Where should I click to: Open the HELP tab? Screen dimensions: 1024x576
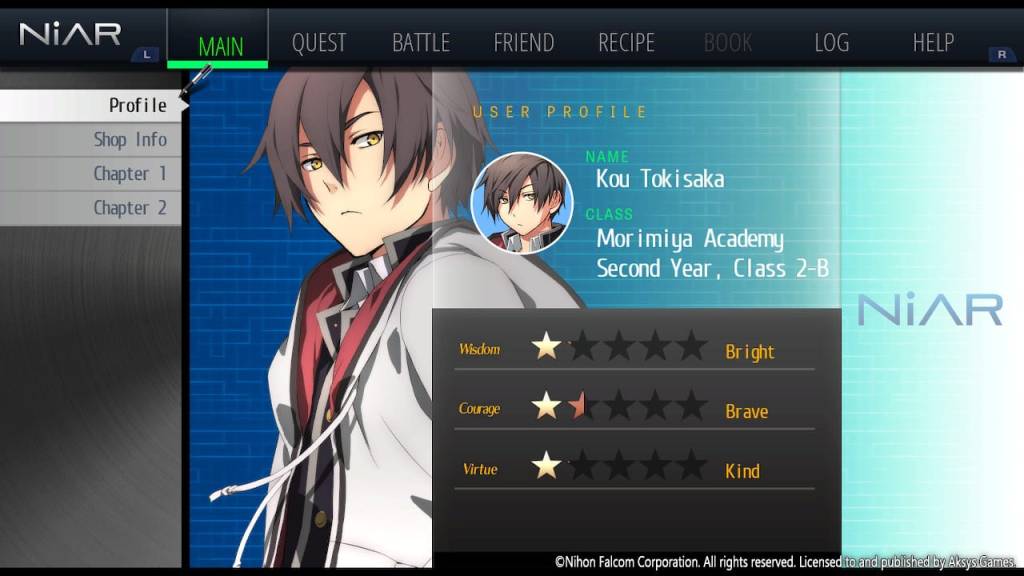click(933, 43)
